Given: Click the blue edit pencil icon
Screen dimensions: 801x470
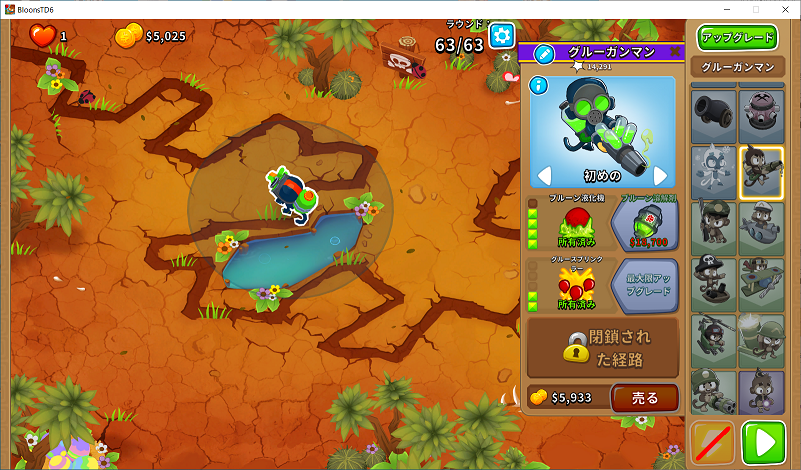Looking at the screenshot, I should point(544,53).
